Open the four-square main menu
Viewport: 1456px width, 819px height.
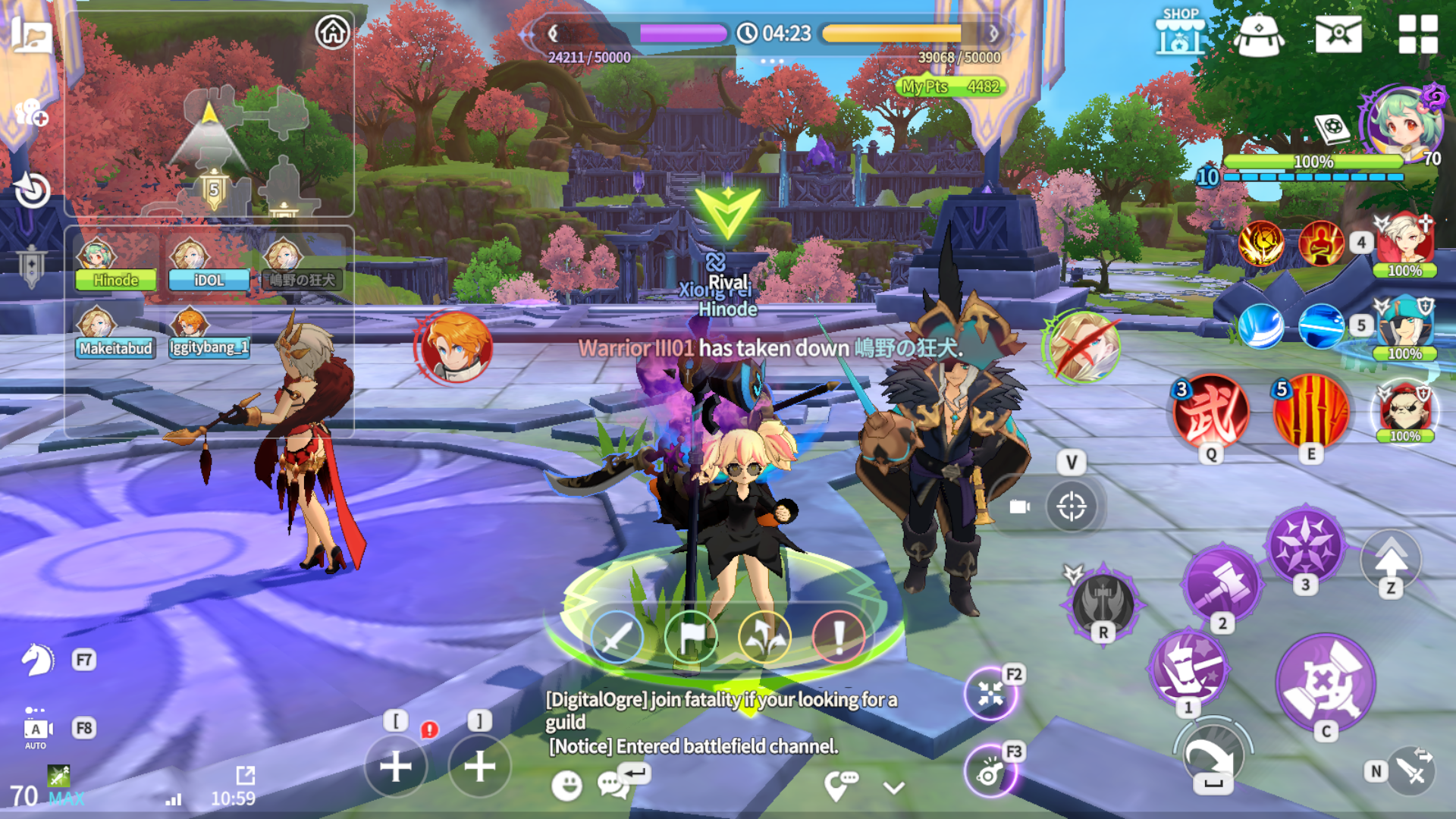point(1417,34)
